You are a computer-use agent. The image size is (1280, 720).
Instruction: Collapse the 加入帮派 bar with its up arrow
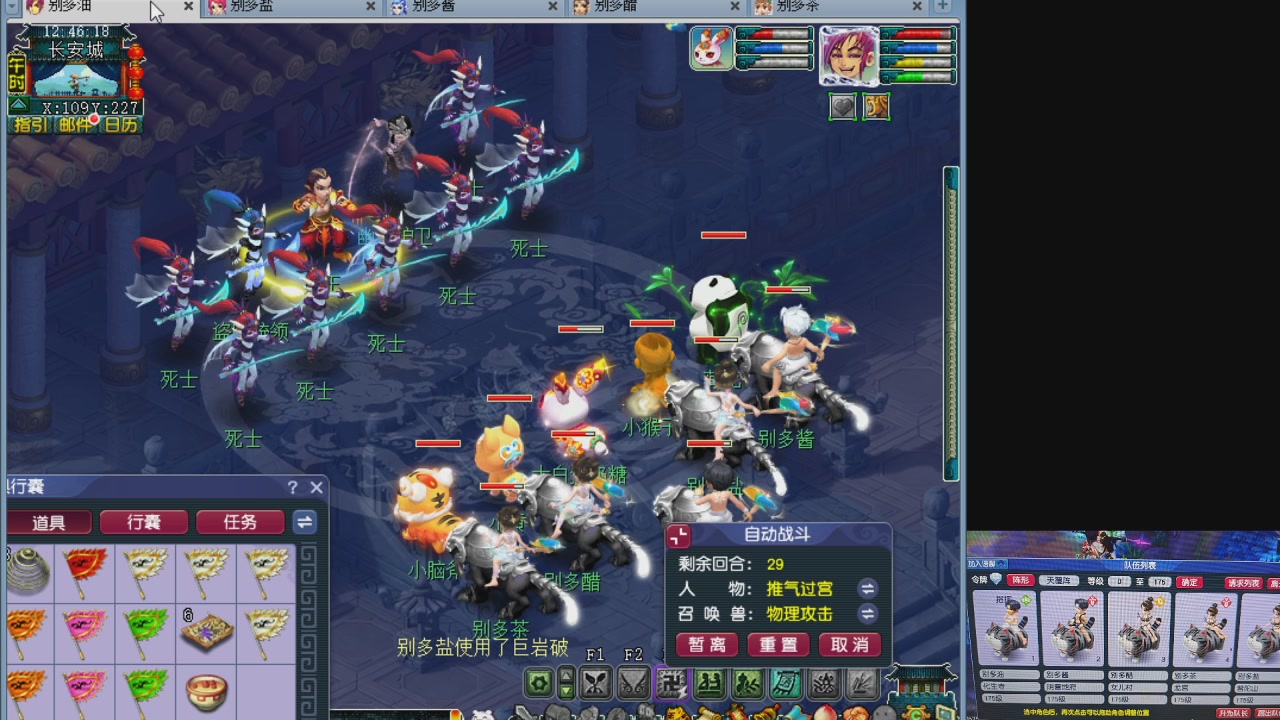(x=1001, y=564)
